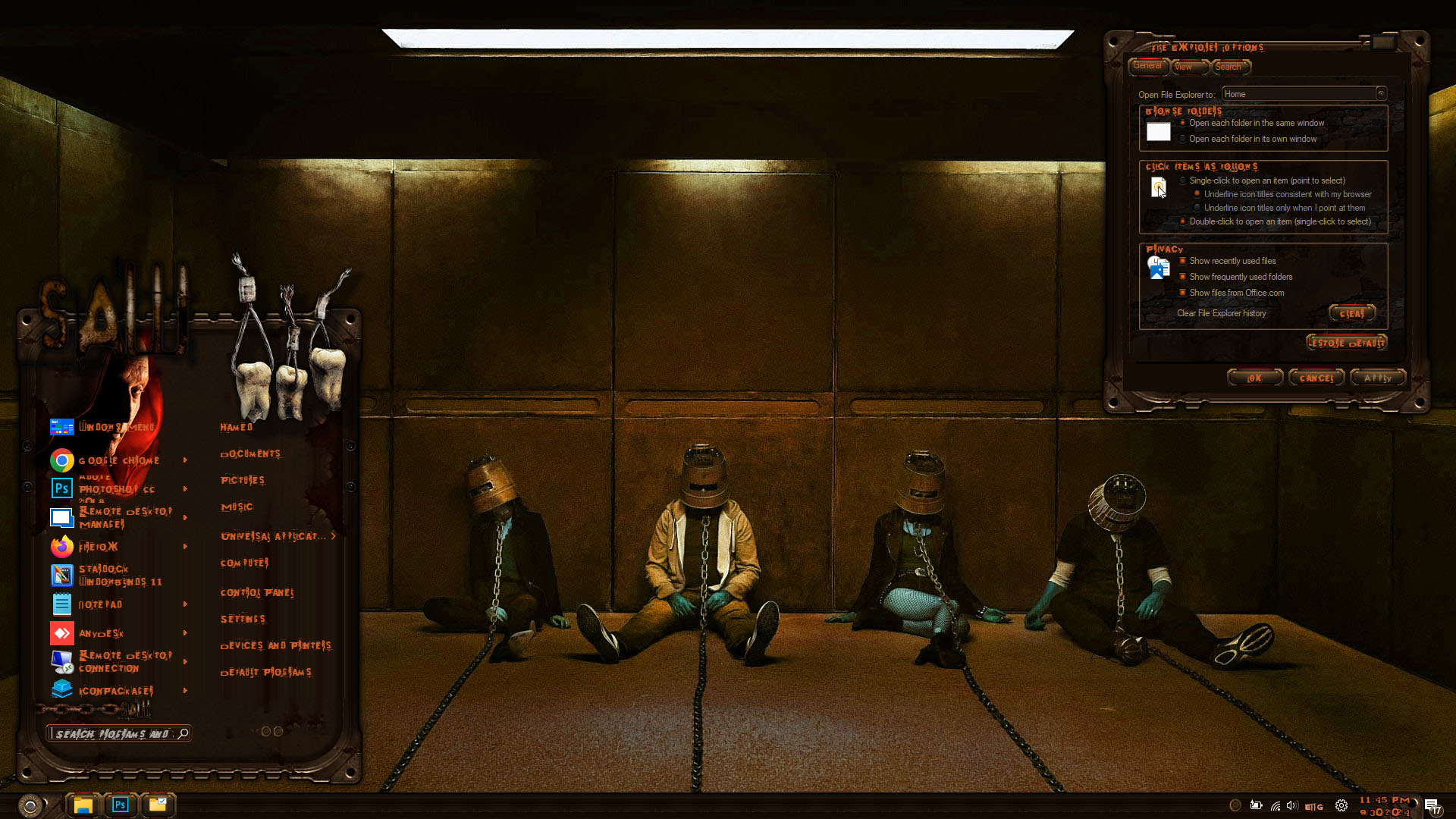Cancel the File Explorer Options dialog

[x=1316, y=378]
